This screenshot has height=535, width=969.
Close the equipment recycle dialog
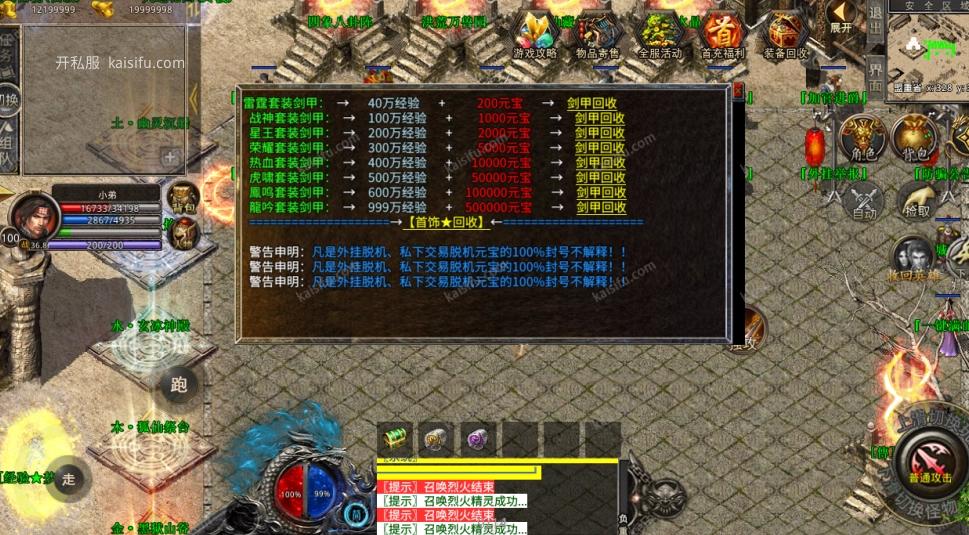tap(739, 91)
